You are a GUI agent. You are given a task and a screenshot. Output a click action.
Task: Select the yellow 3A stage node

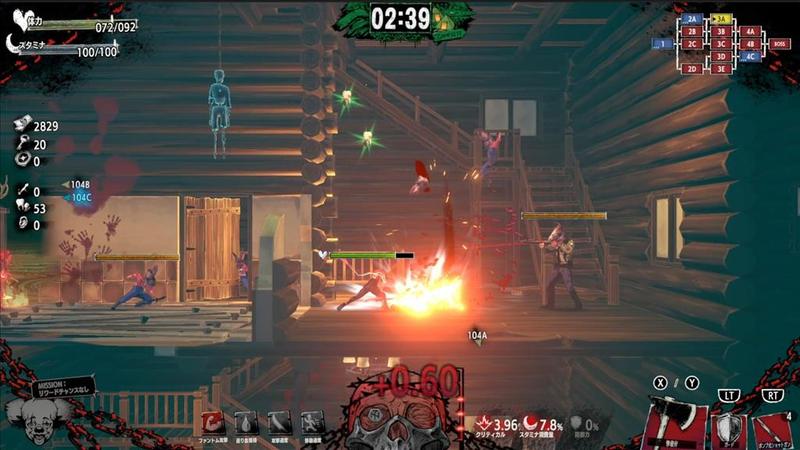pos(720,19)
